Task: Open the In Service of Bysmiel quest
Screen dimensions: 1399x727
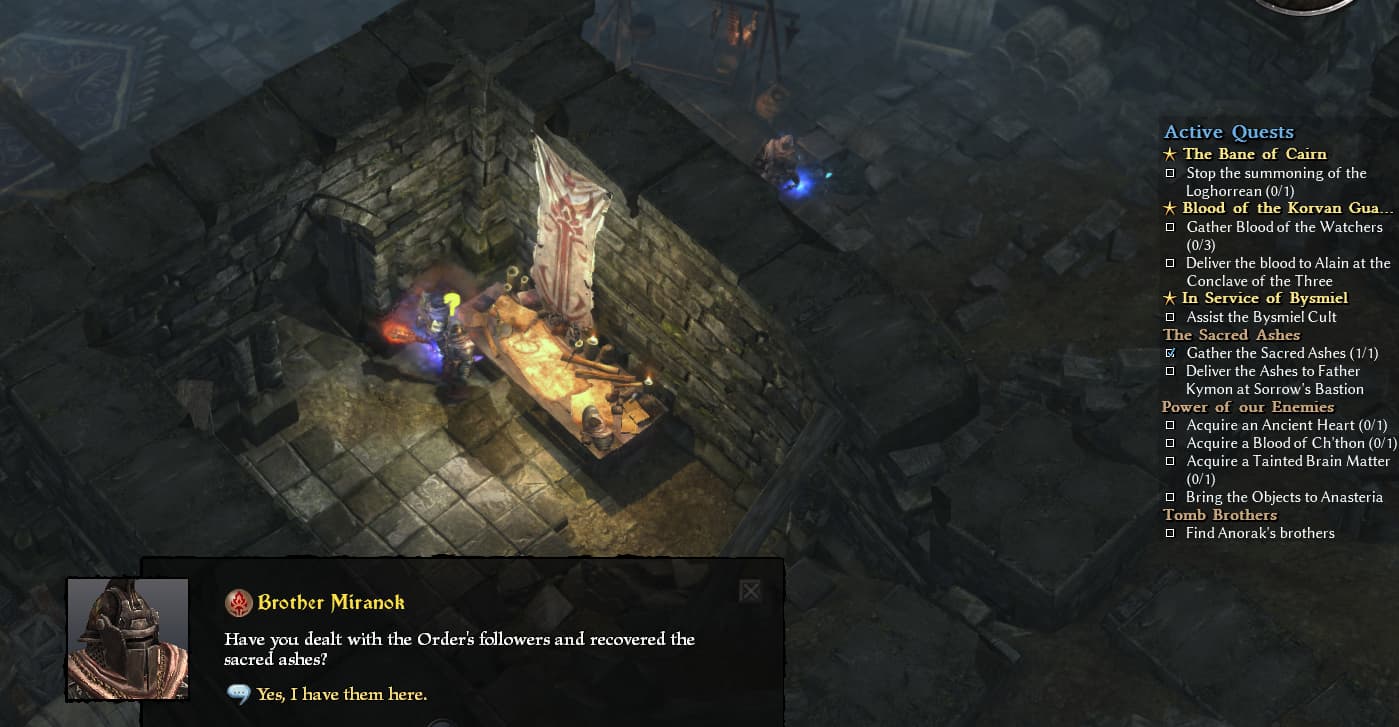Action: pos(1264,298)
